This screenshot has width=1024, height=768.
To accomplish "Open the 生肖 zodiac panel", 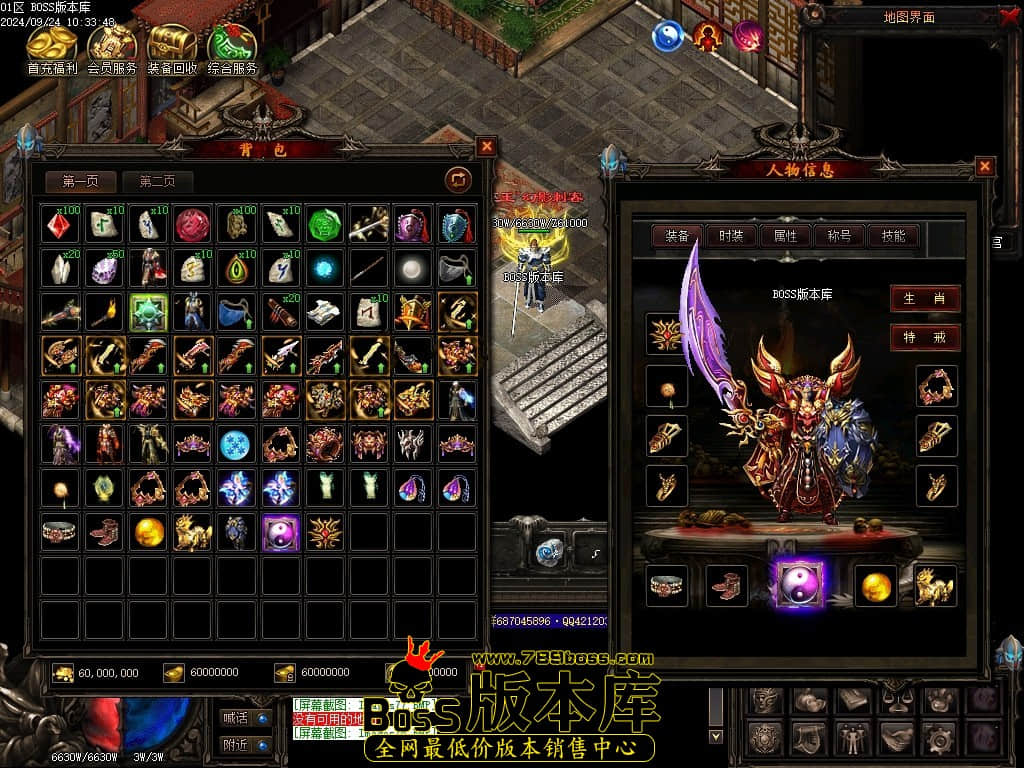I will 924,298.
